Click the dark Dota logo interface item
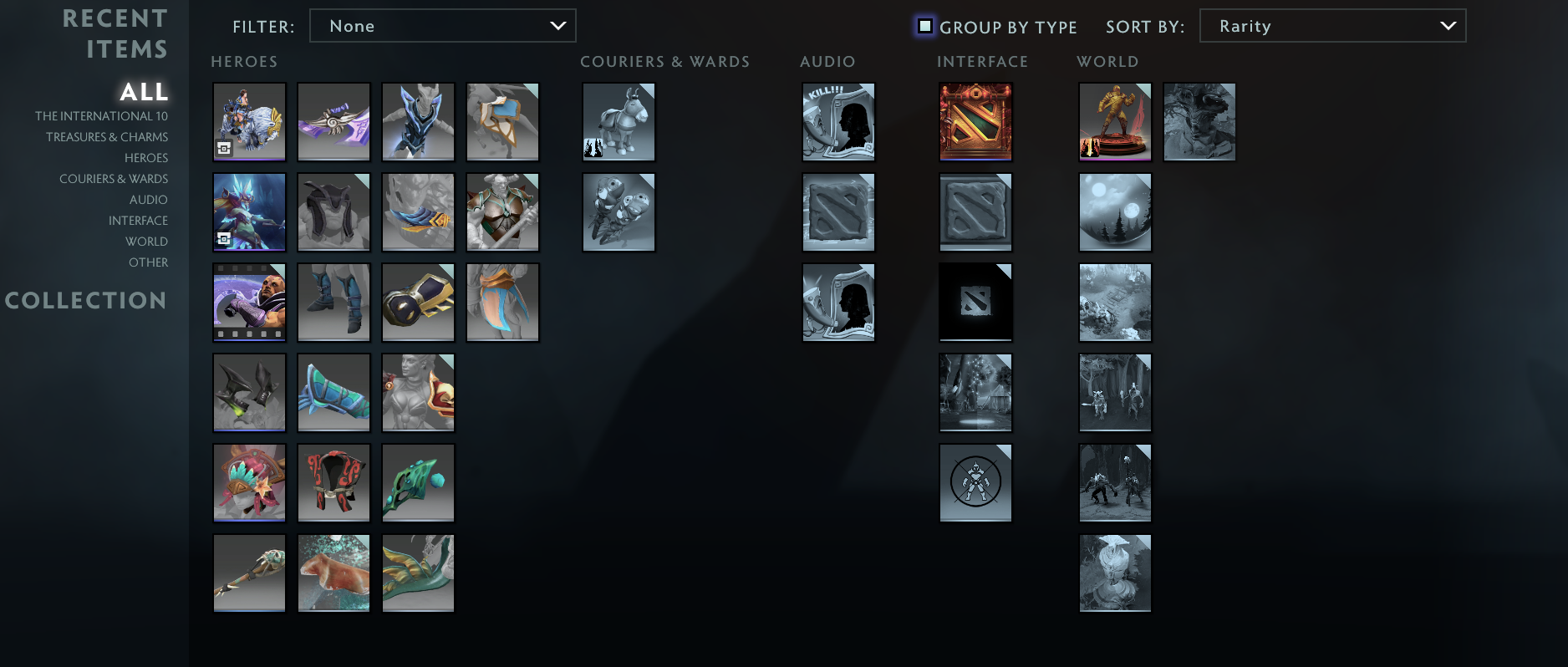Viewport: 1568px width, 667px height. pos(975,302)
